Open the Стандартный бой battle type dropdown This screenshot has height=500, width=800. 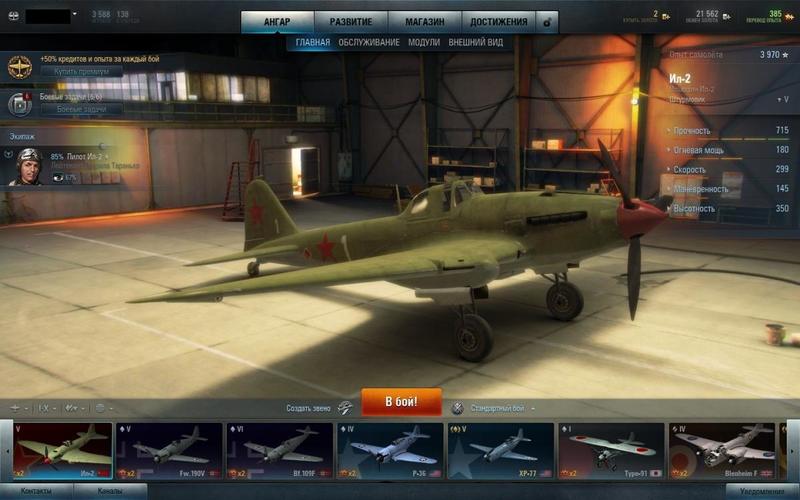coord(496,408)
